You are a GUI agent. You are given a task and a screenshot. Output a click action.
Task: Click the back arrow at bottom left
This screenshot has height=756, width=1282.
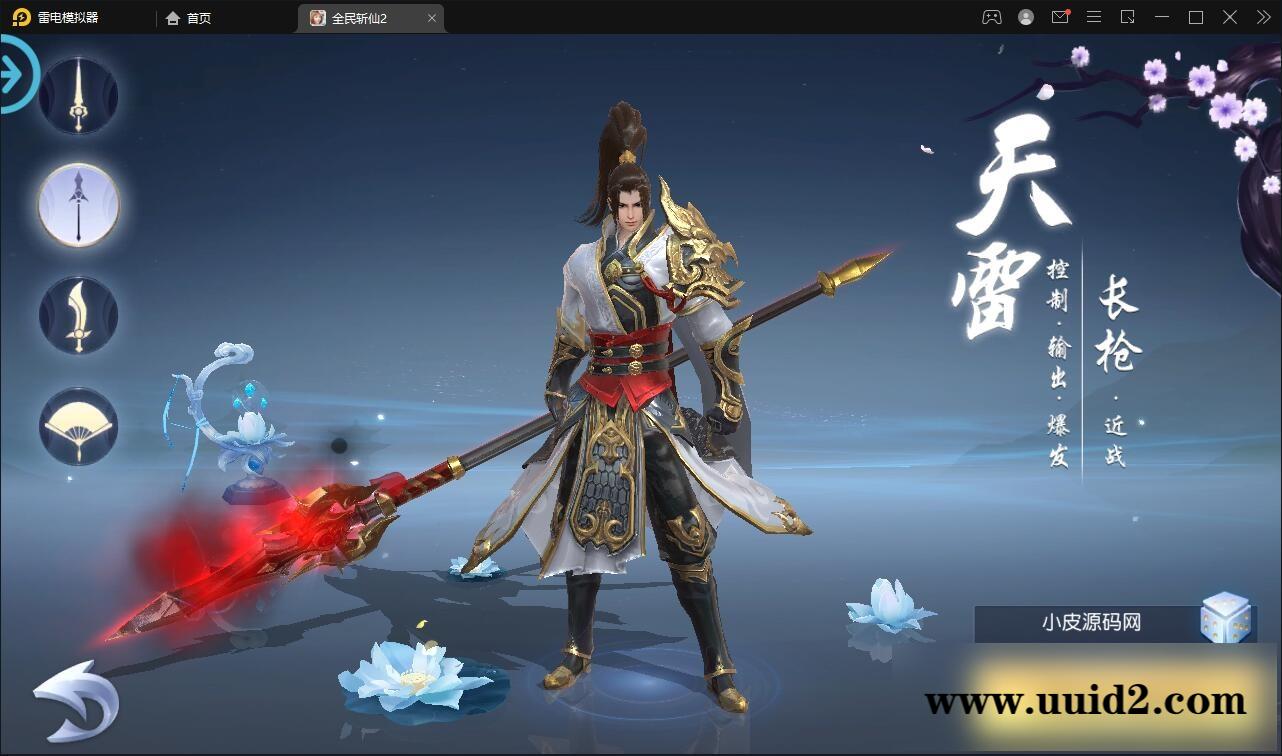click(x=78, y=700)
